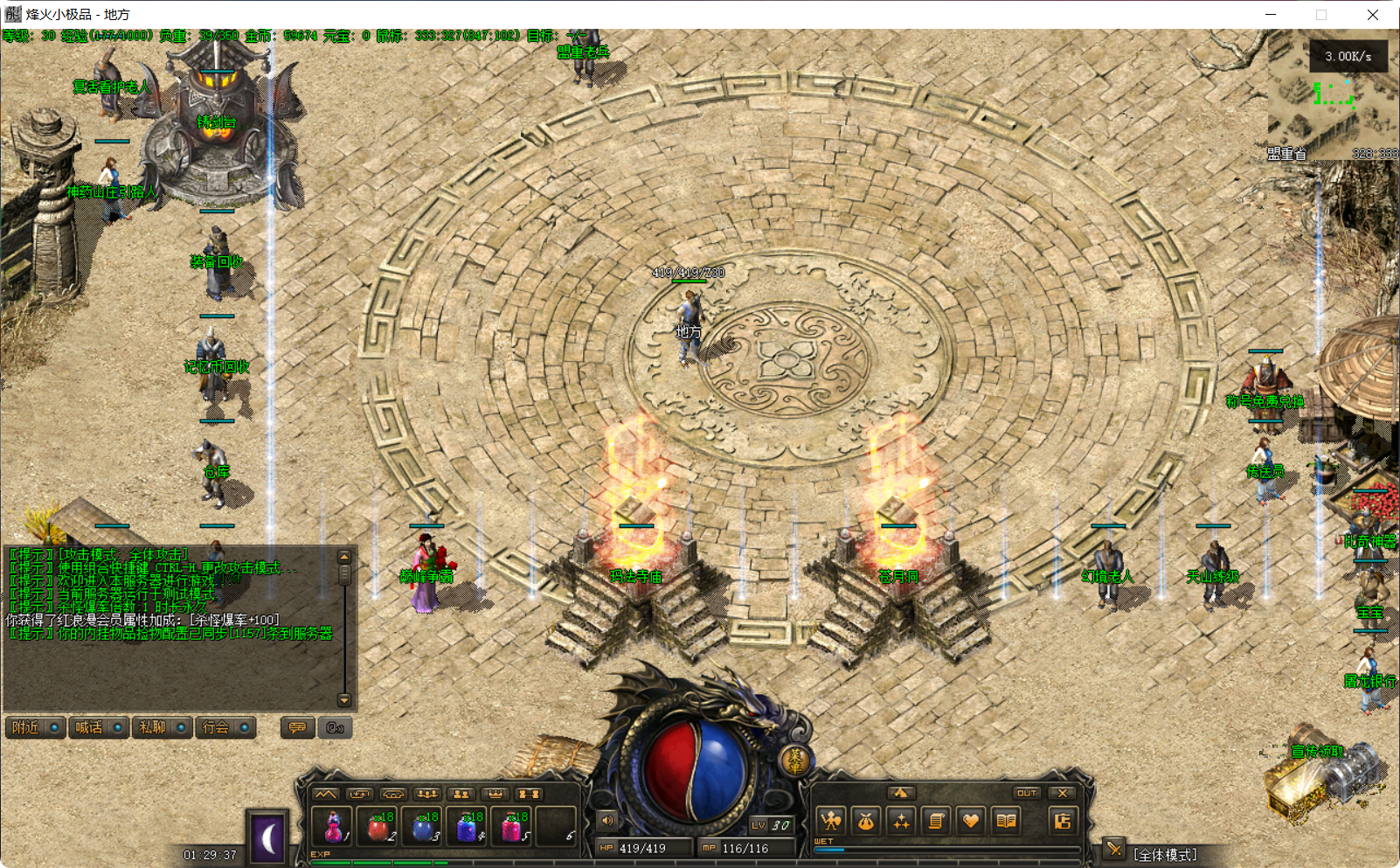The image size is (1400, 868).
Task: Open the quest scroll icon
Action: [936, 821]
